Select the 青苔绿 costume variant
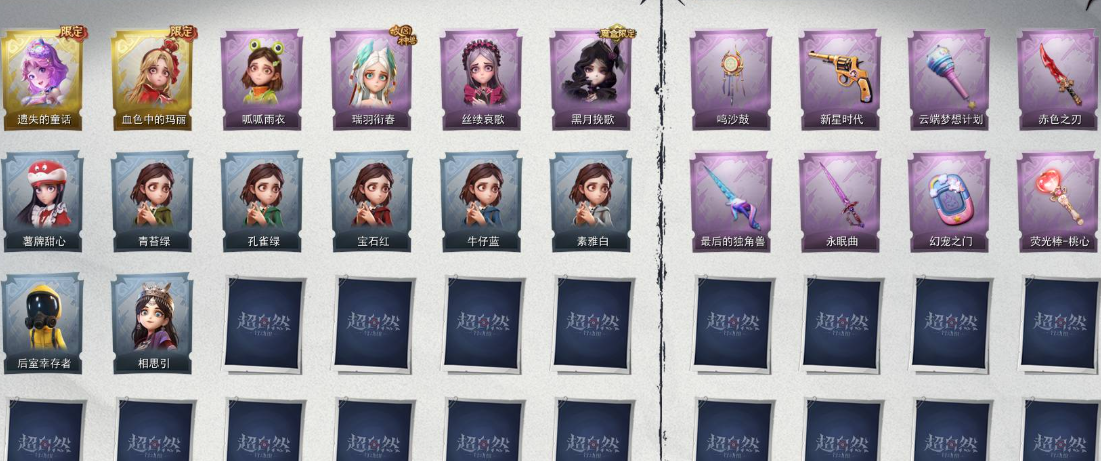Viewport: 1101px width, 461px height. [153, 200]
